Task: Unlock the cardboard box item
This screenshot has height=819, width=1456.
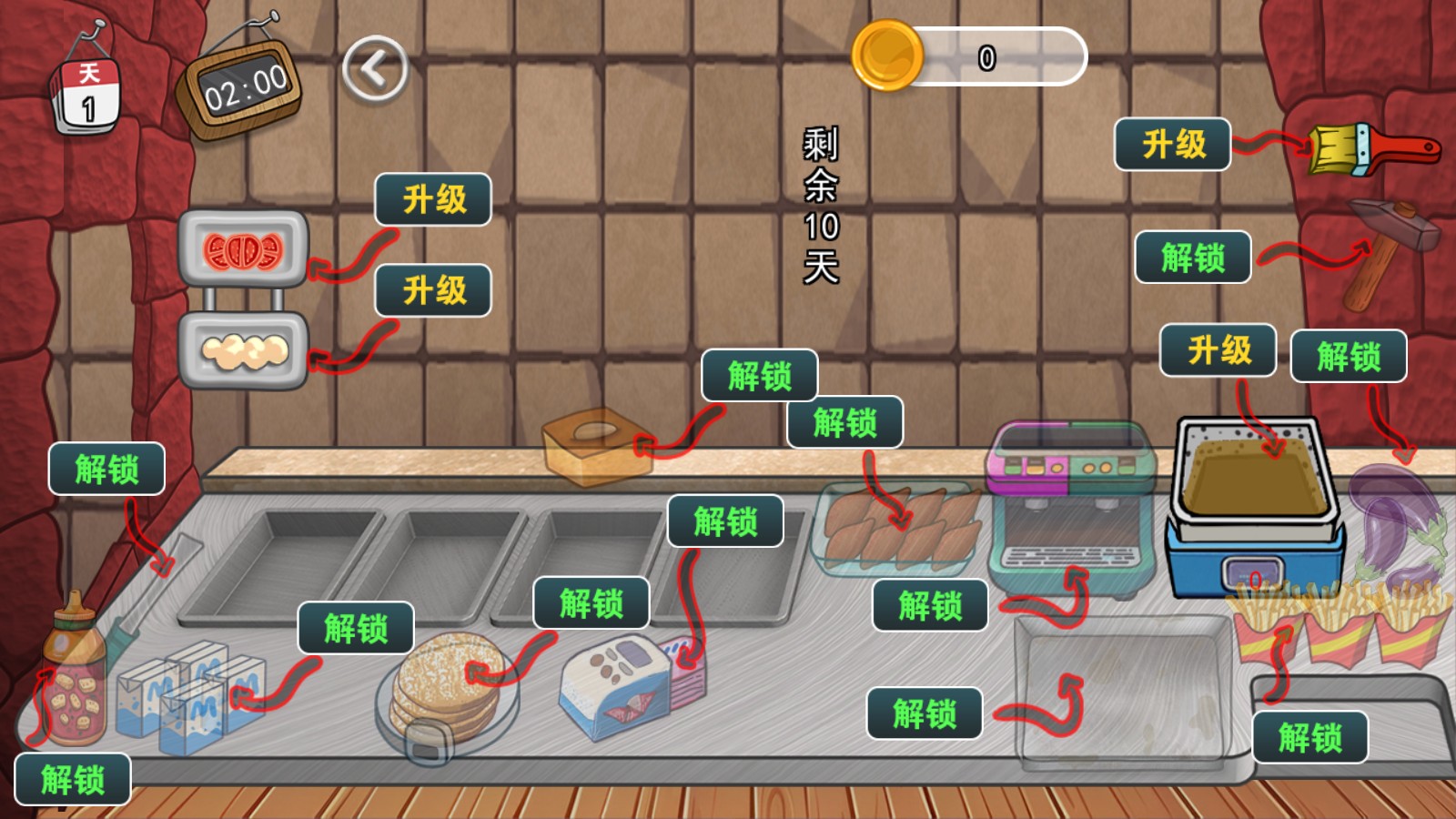Action: tap(759, 375)
